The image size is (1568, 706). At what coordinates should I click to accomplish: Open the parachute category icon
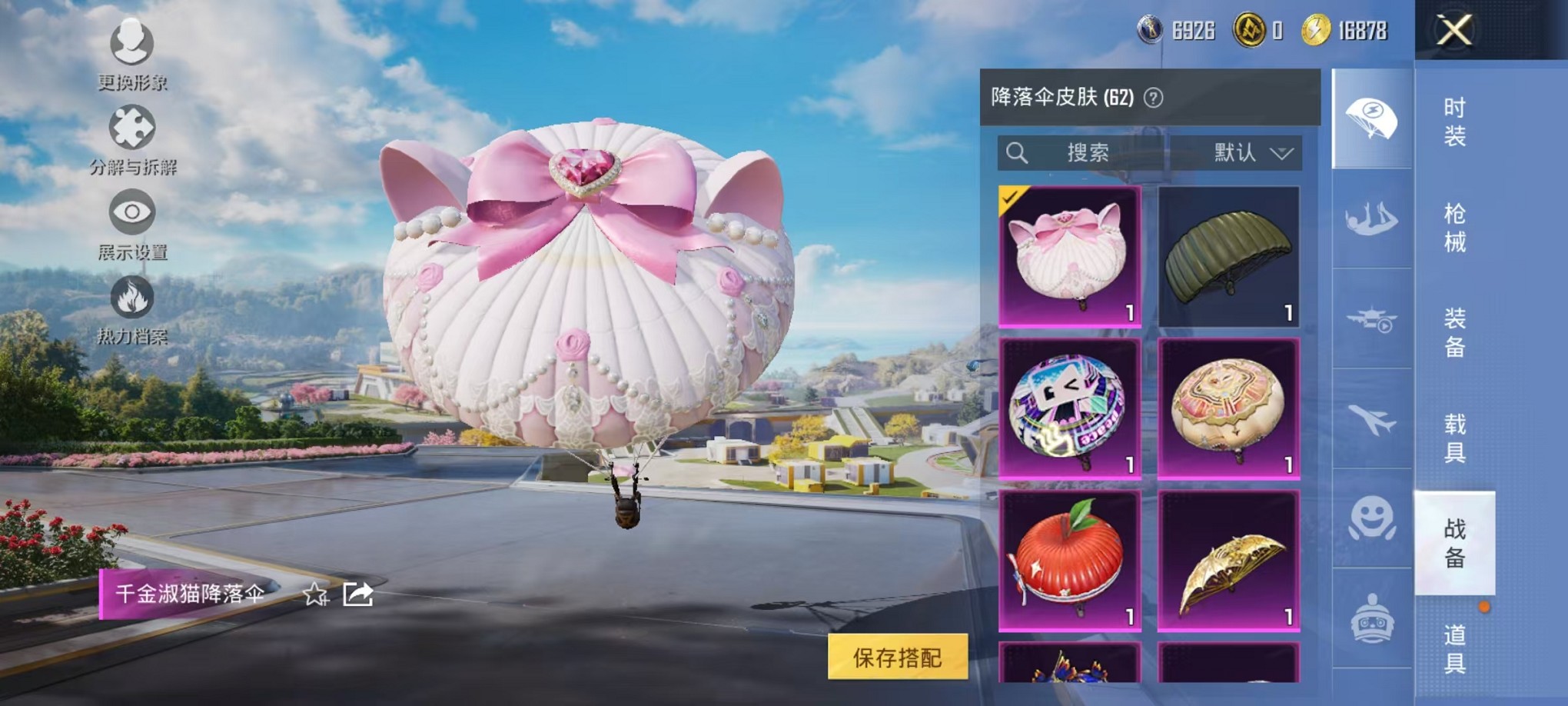[1373, 117]
